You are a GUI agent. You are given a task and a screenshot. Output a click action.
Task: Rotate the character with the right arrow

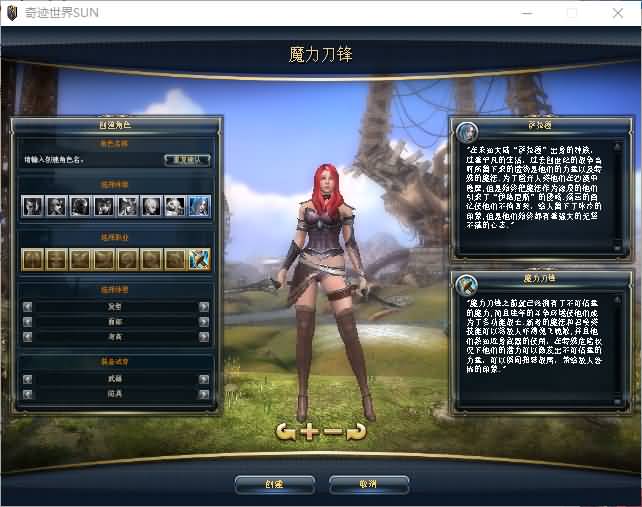(355, 432)
